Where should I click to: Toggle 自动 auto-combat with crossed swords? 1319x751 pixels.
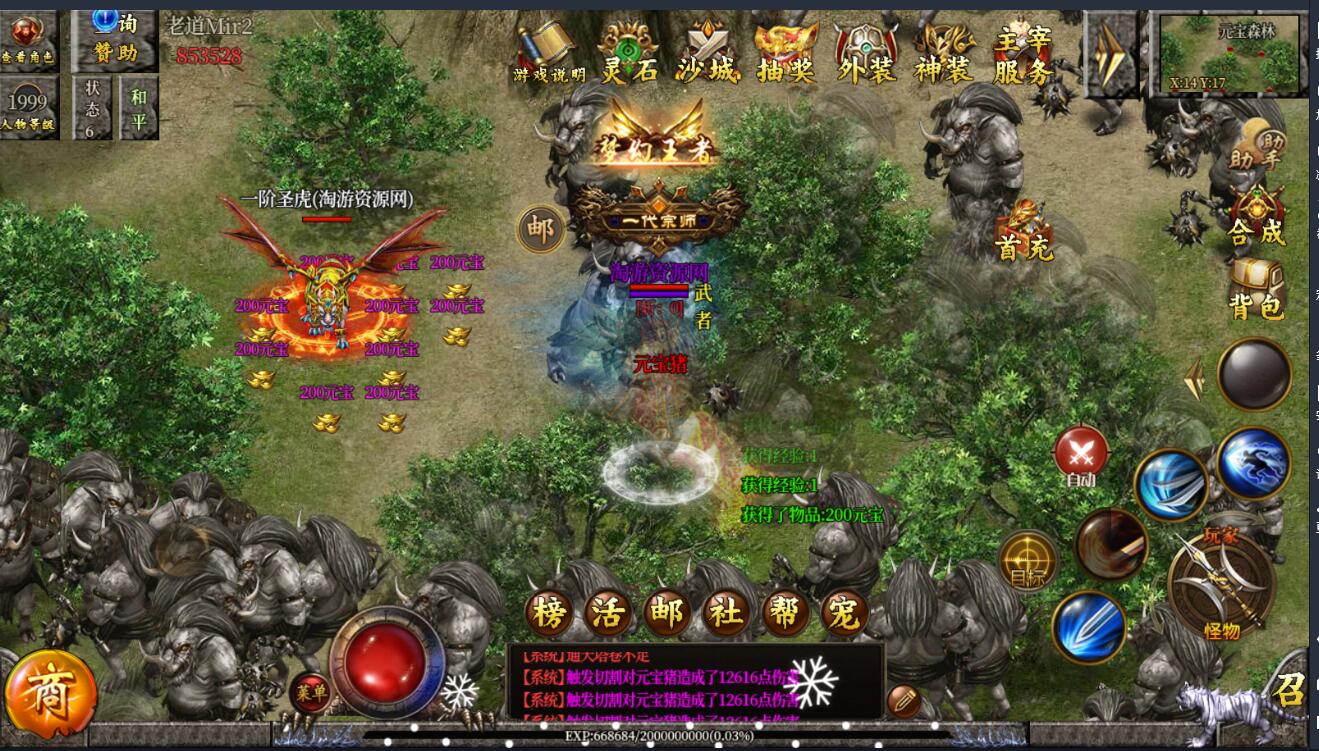[x=1081, y=457]
